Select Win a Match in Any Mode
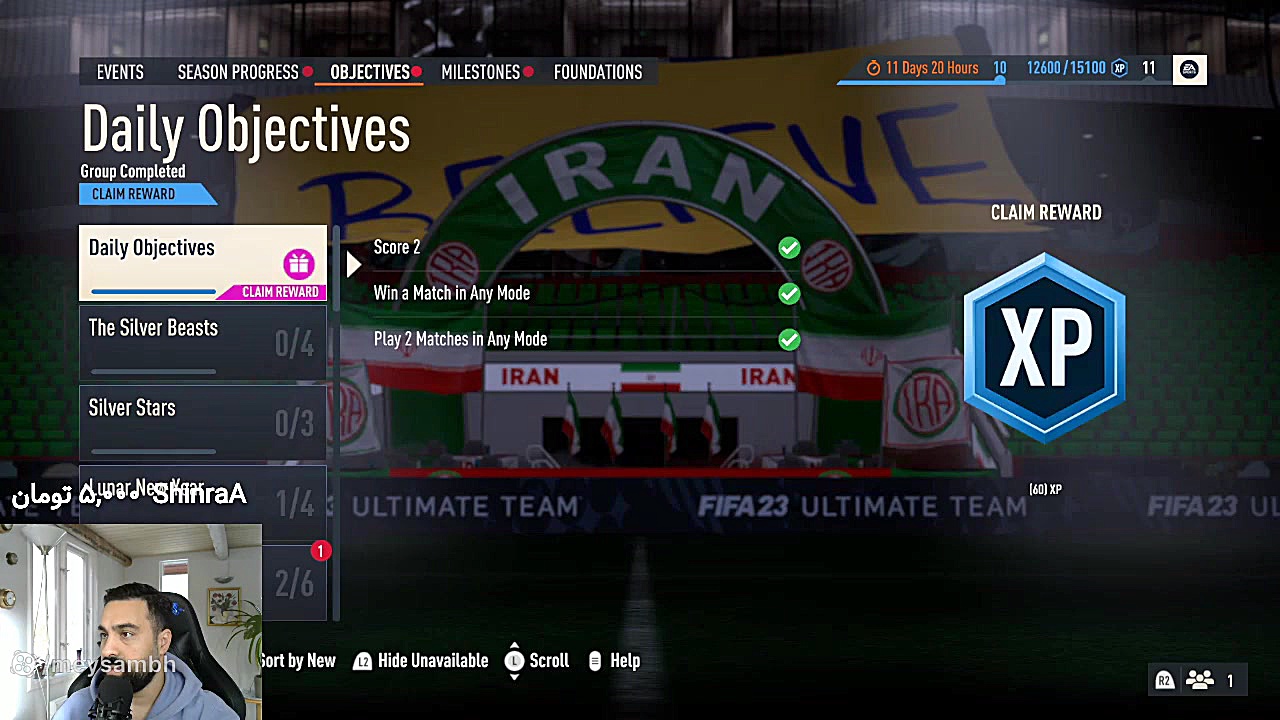Screen dimensions: 1280x720 click(x=580, y=293)
